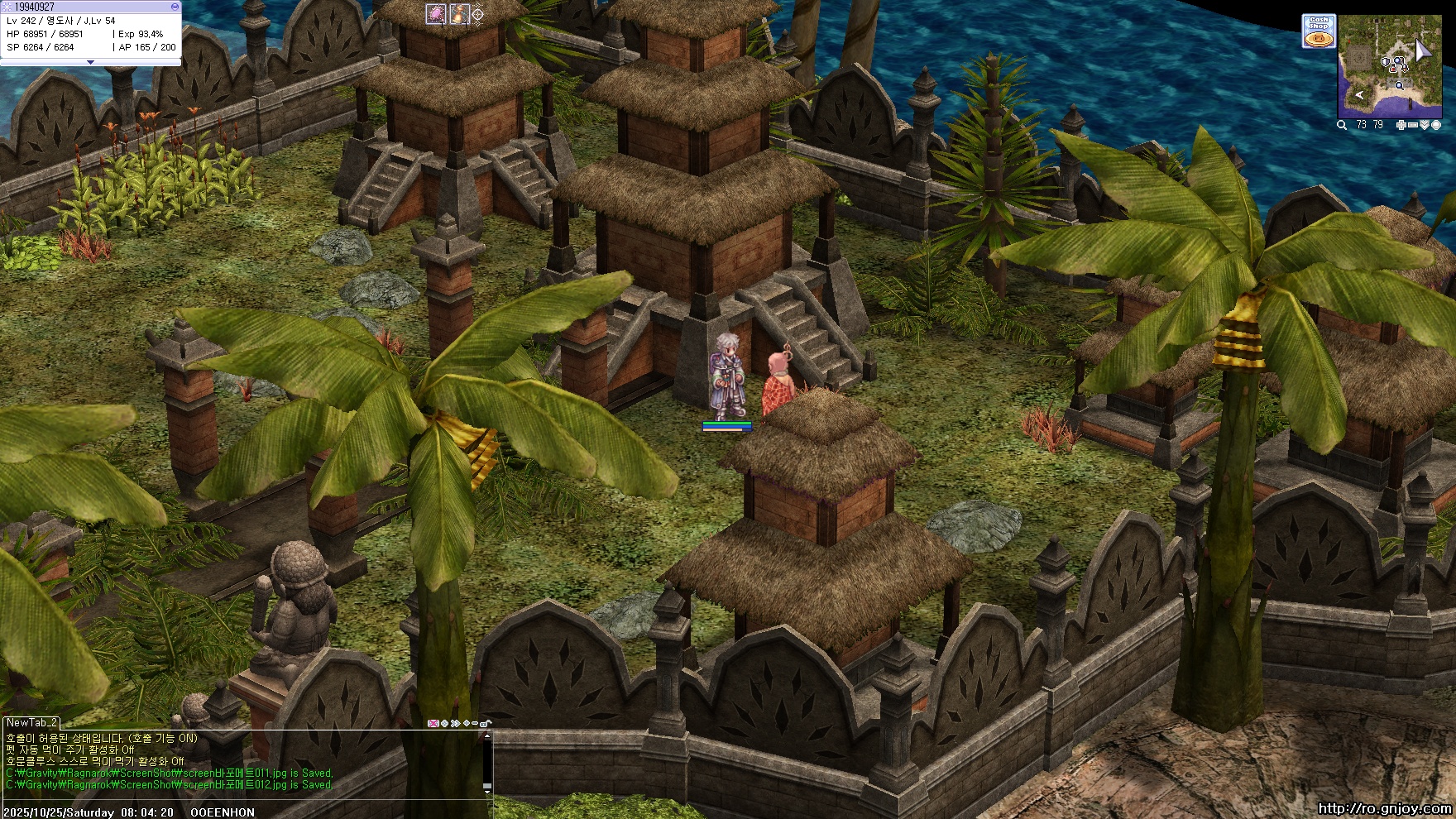Click the pink crossed-box chat icon
The height and width of the screenshot is (819, 1456).
[433, 724]
